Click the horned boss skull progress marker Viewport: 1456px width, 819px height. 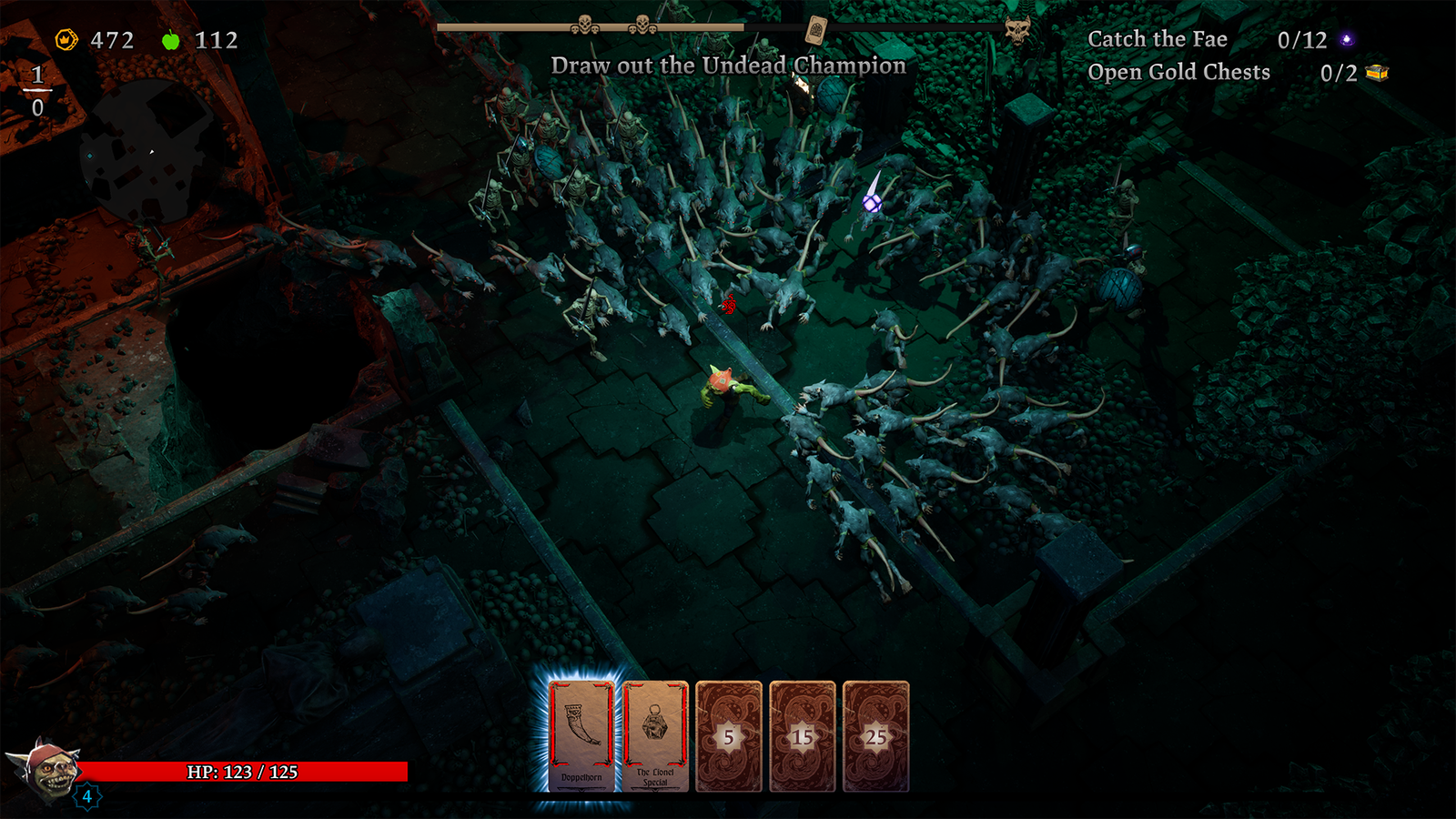[x=1017, y=29]
